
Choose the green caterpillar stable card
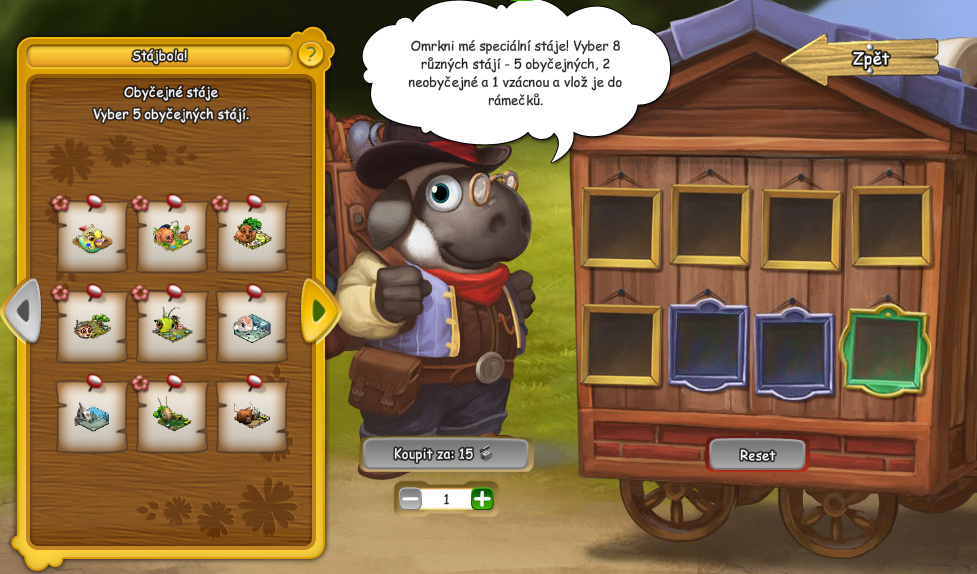point(172,327)
